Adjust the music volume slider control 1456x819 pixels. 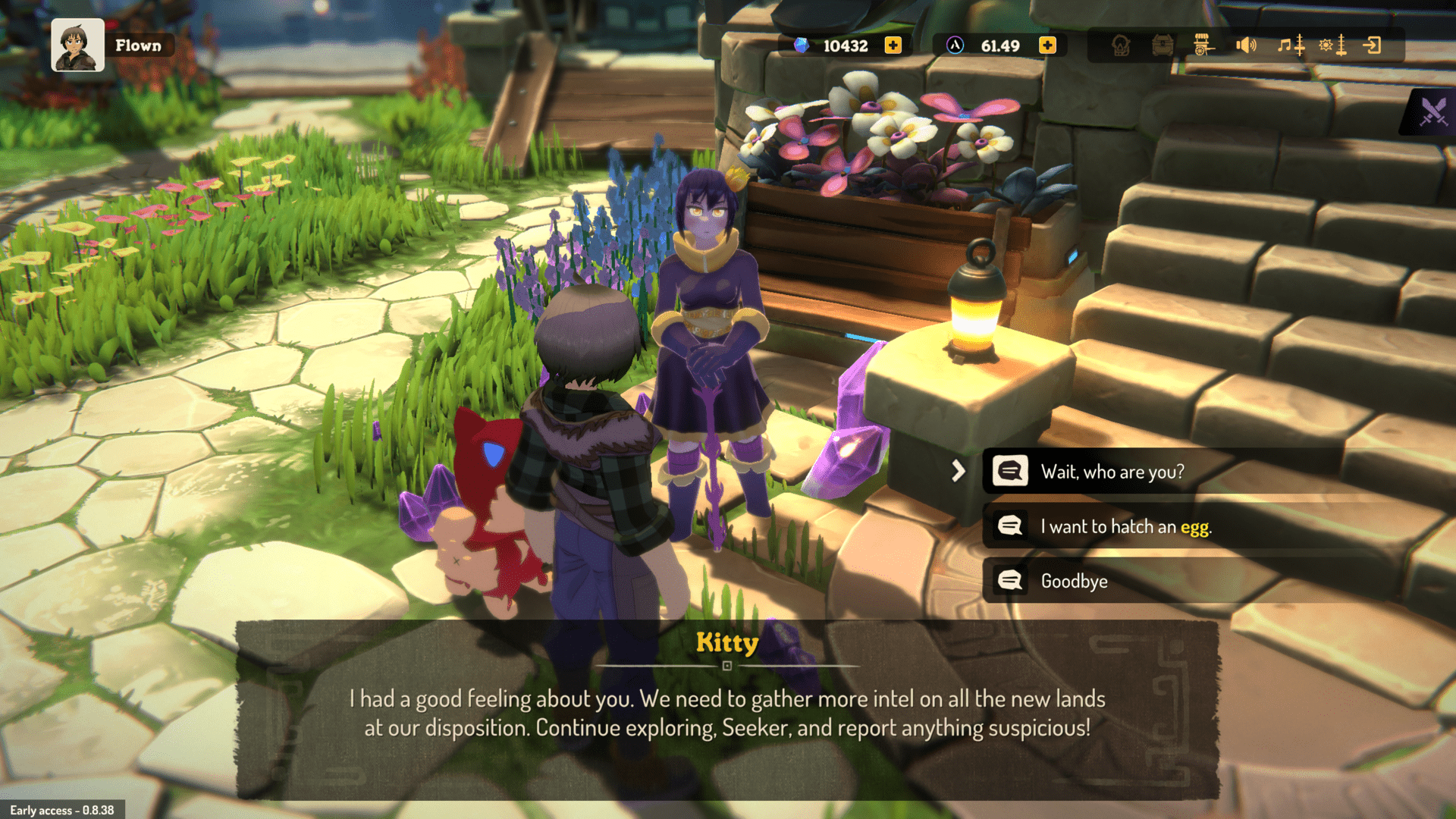point(1300,45)
